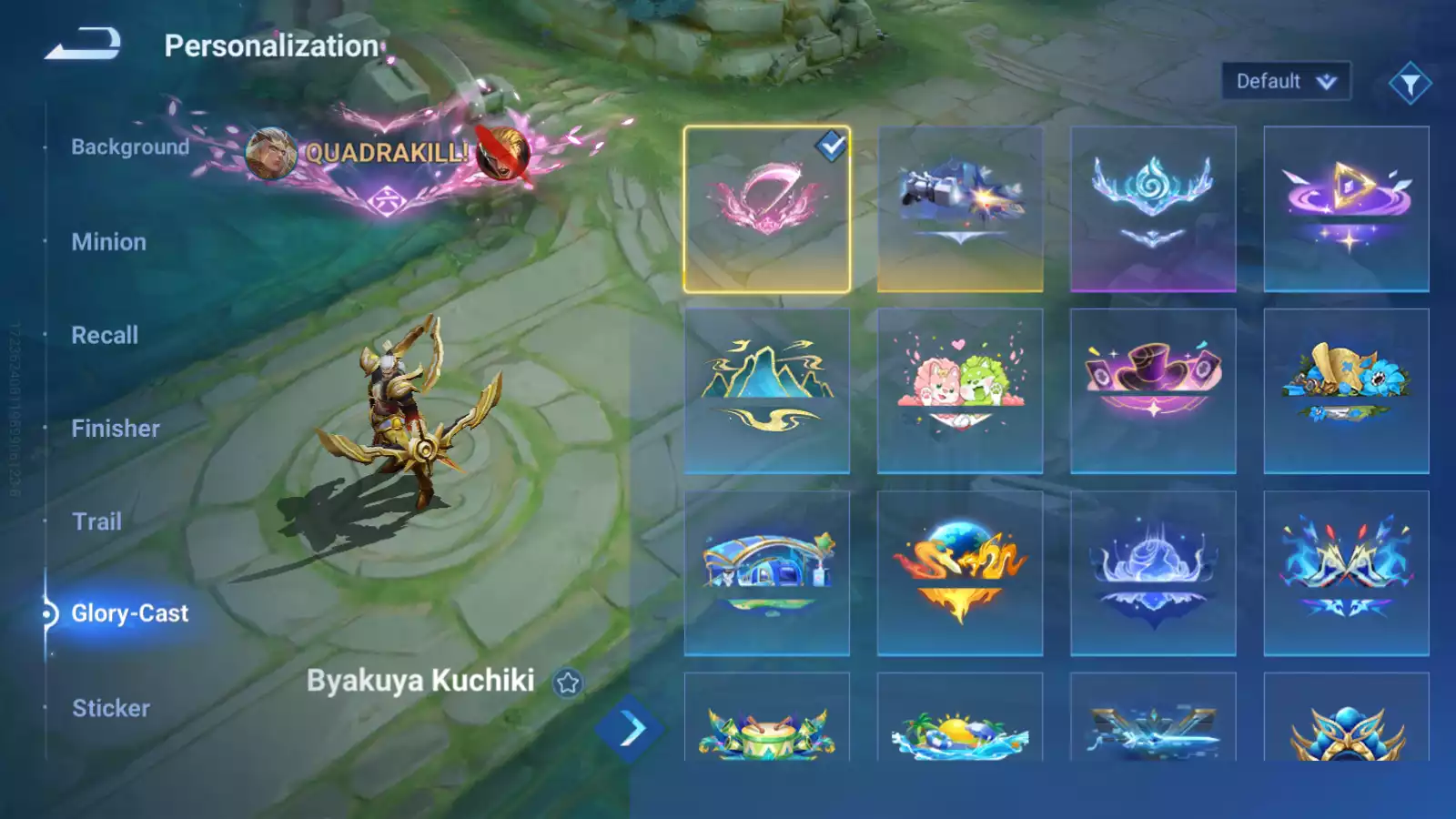Open the Sticker tab
Image resolution: width=1456 pixels, height=819 pixels.
click(x=111, y=708)
